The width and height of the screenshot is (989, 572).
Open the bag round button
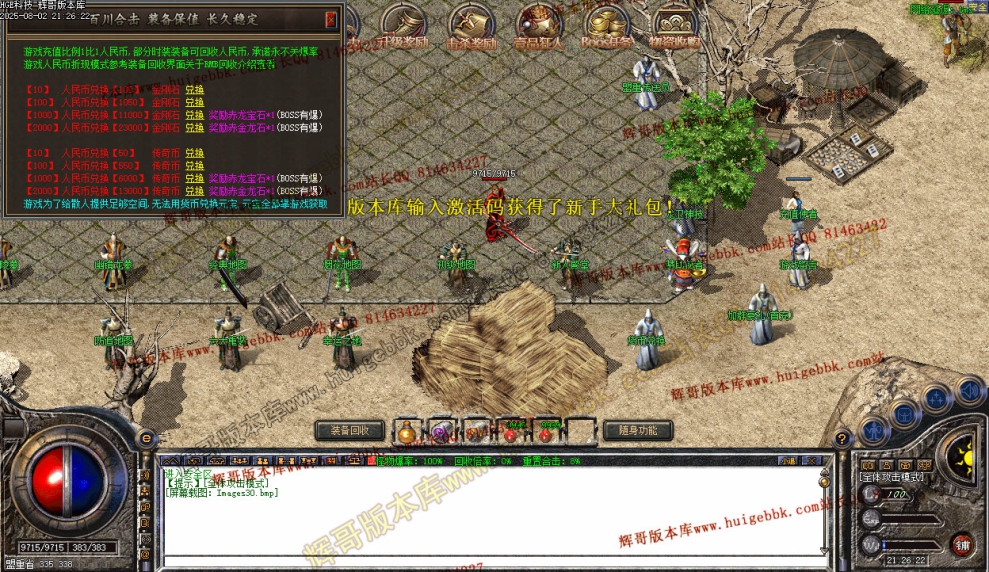click(904, 413)
